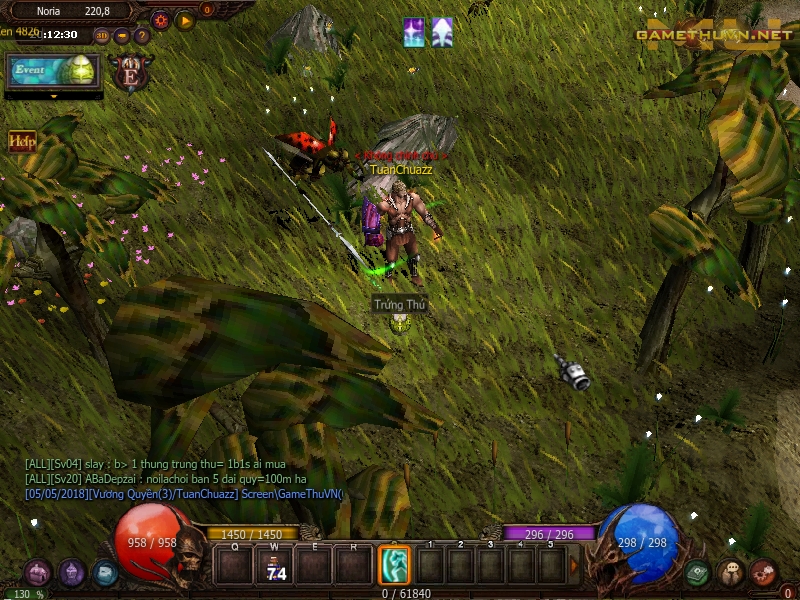Open the Event egg banner
This screenshot has width=800, height=600.
(54, 72)
